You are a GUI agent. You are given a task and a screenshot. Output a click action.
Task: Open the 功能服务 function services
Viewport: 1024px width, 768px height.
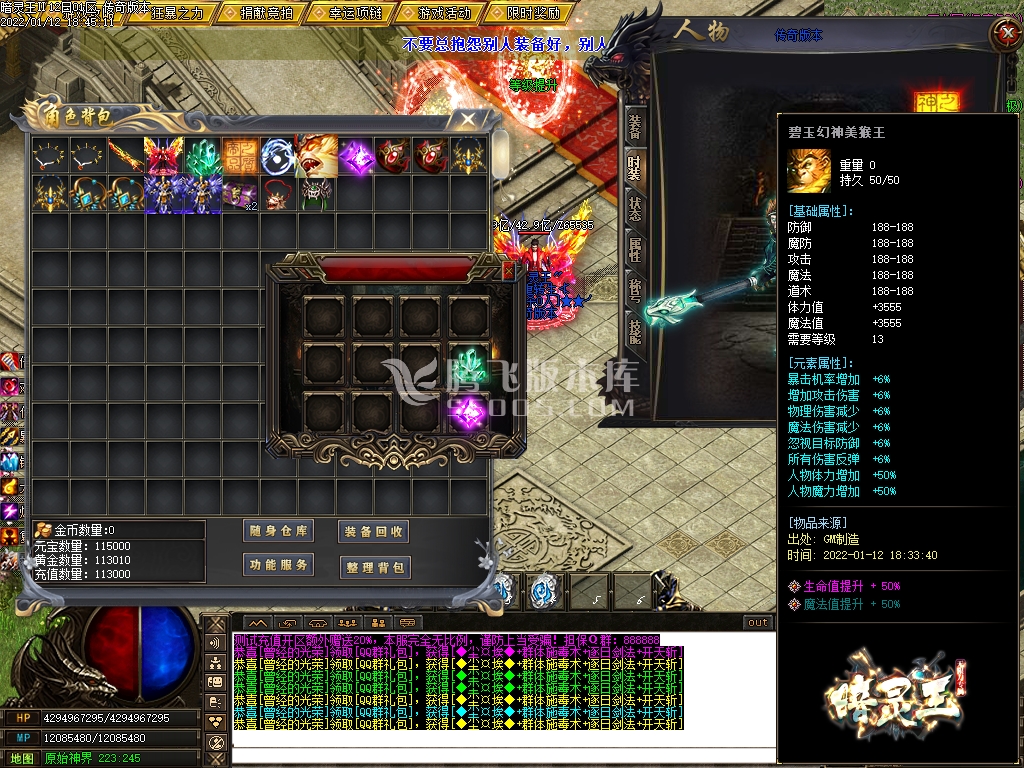coord(278,565)
